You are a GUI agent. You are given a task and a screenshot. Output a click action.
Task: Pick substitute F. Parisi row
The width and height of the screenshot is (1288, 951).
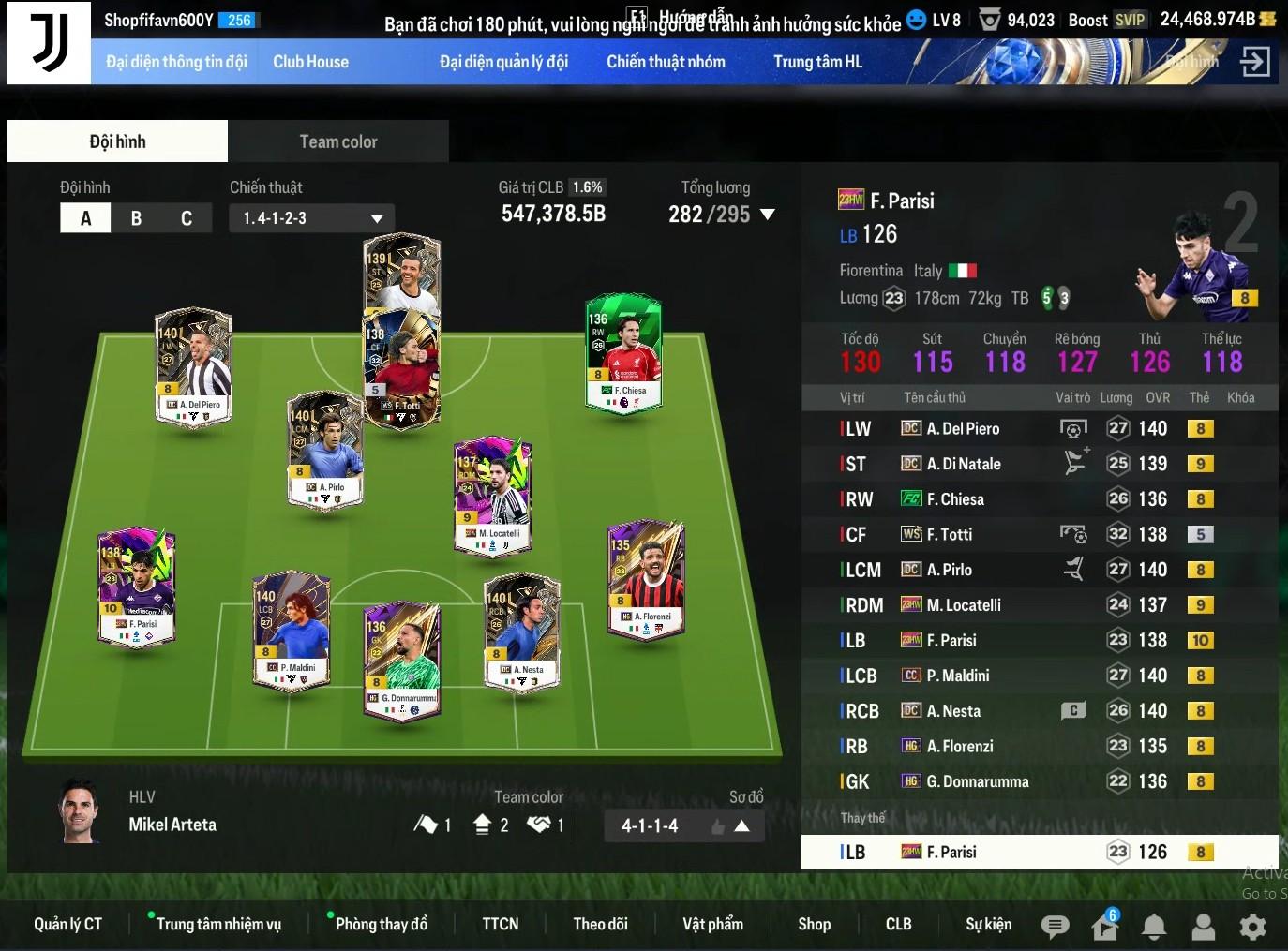coord(1031,852)
